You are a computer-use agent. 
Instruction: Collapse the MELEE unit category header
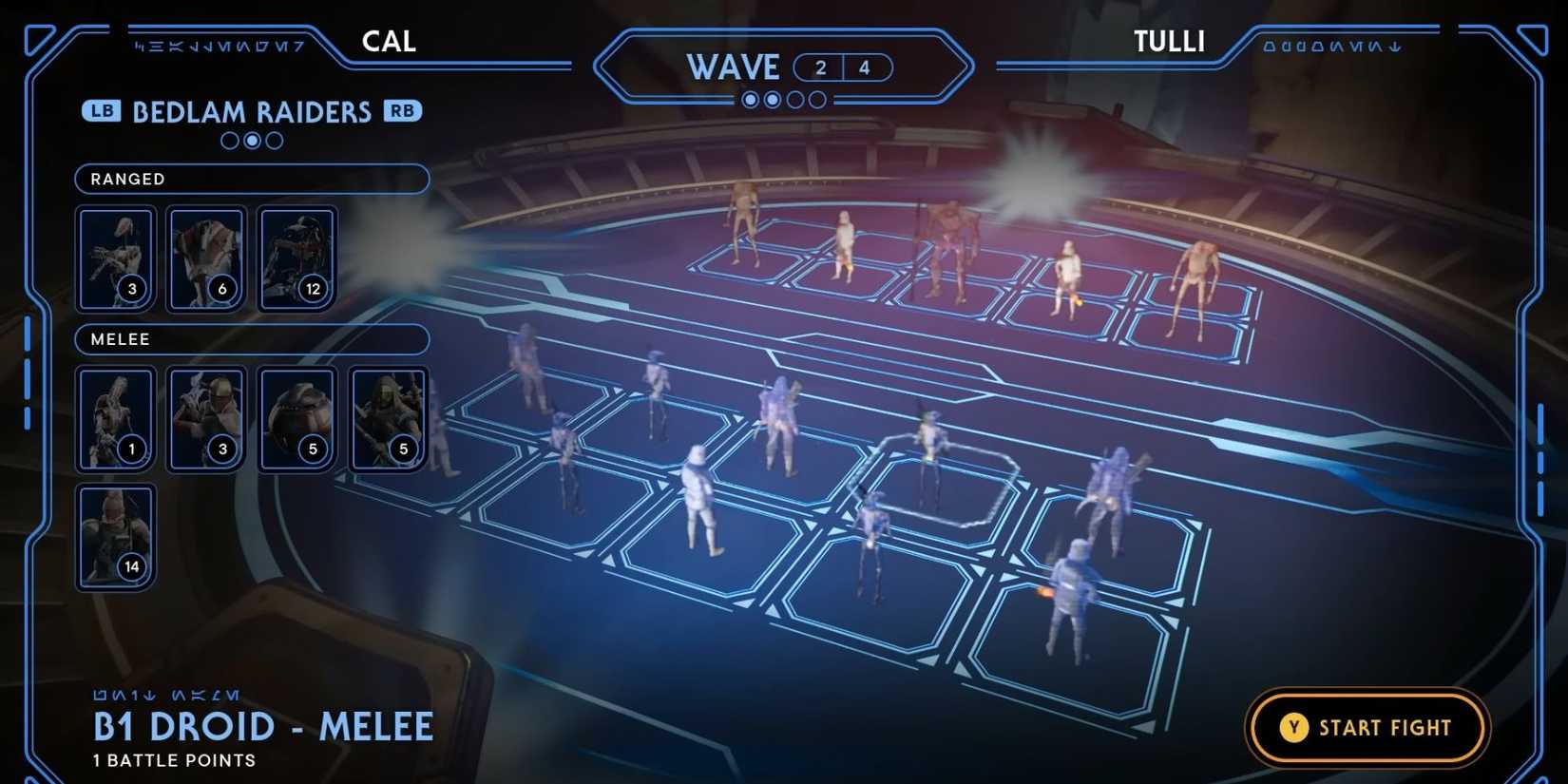click(x=251, y=339)
